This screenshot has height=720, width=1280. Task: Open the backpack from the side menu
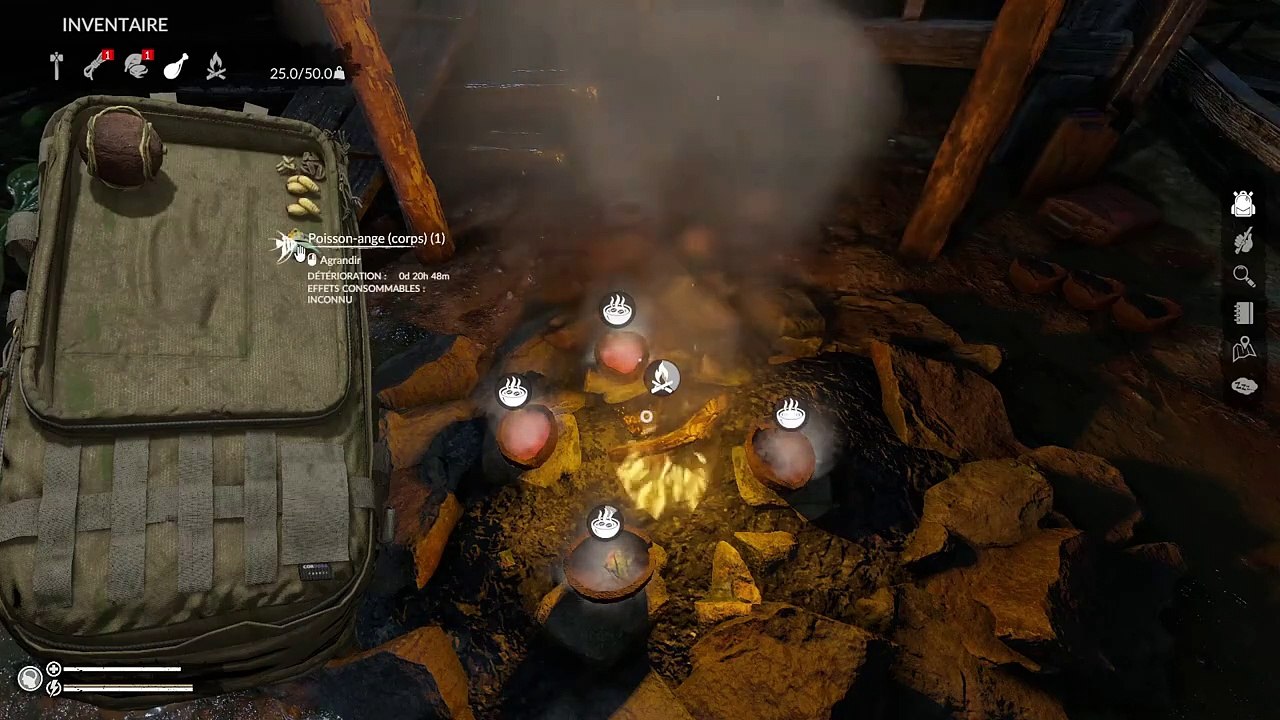pyautogui.click(x=1243, y=204)
